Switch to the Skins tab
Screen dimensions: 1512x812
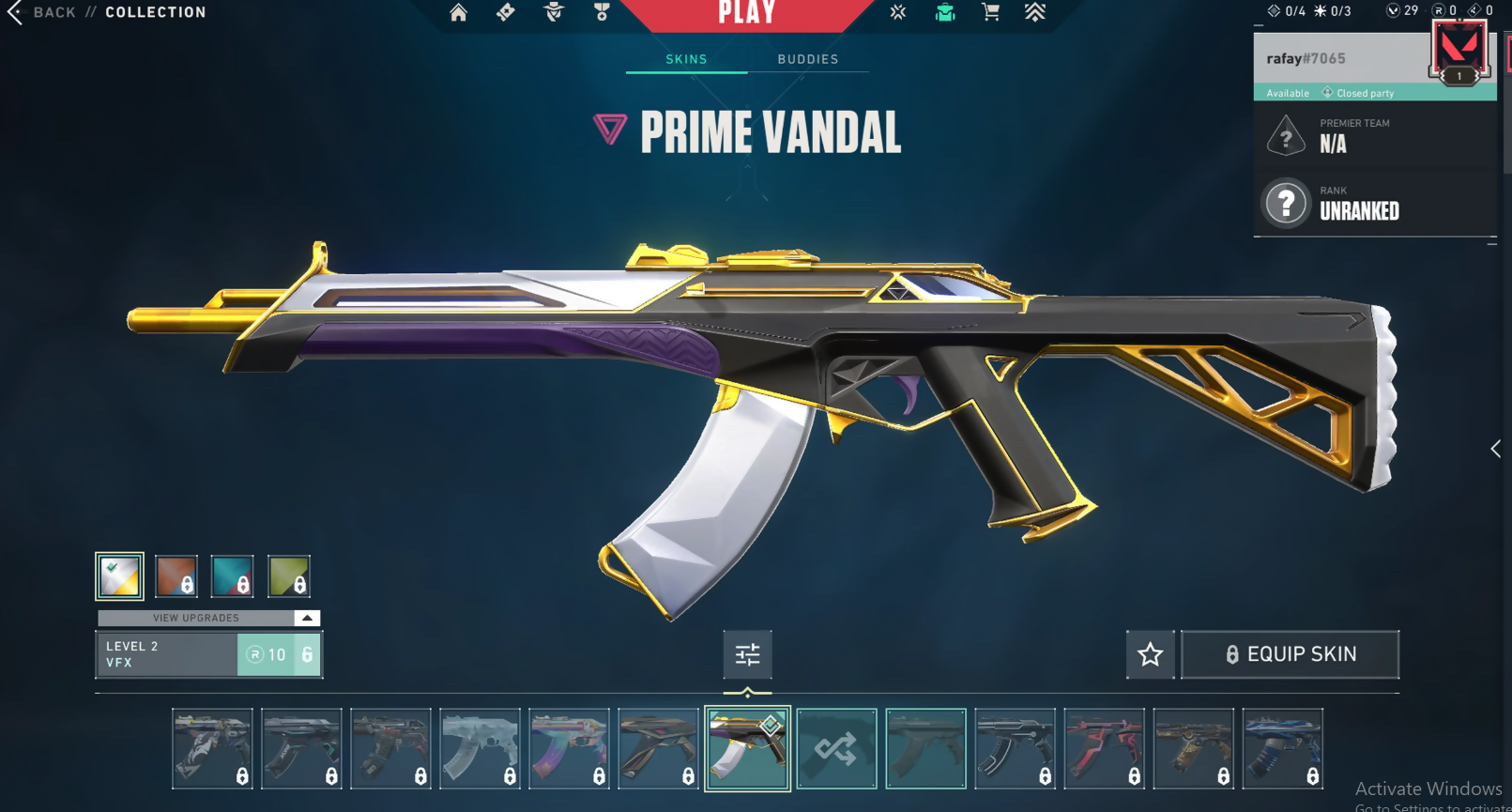(x=686, y=59)
